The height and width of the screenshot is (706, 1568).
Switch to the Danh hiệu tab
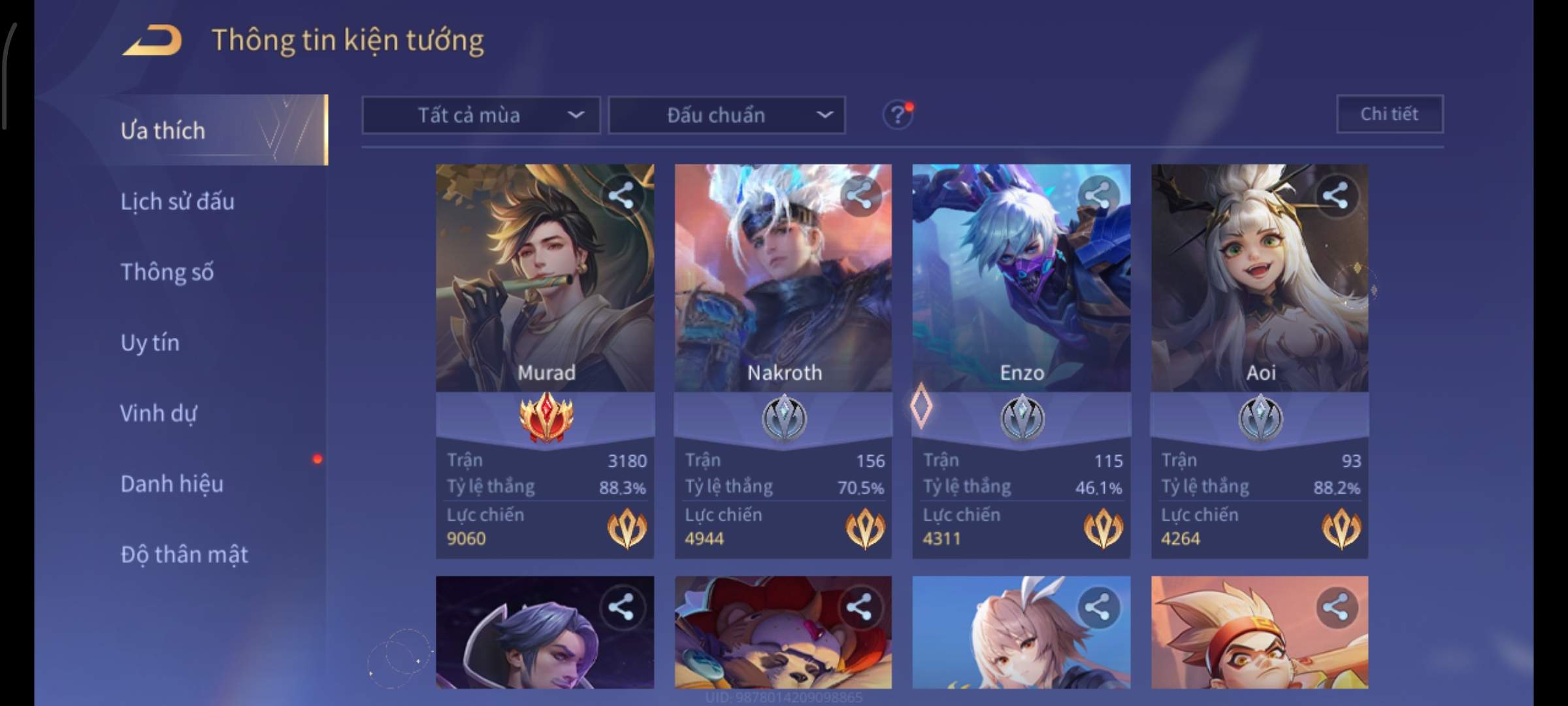[x=172, y=484]
